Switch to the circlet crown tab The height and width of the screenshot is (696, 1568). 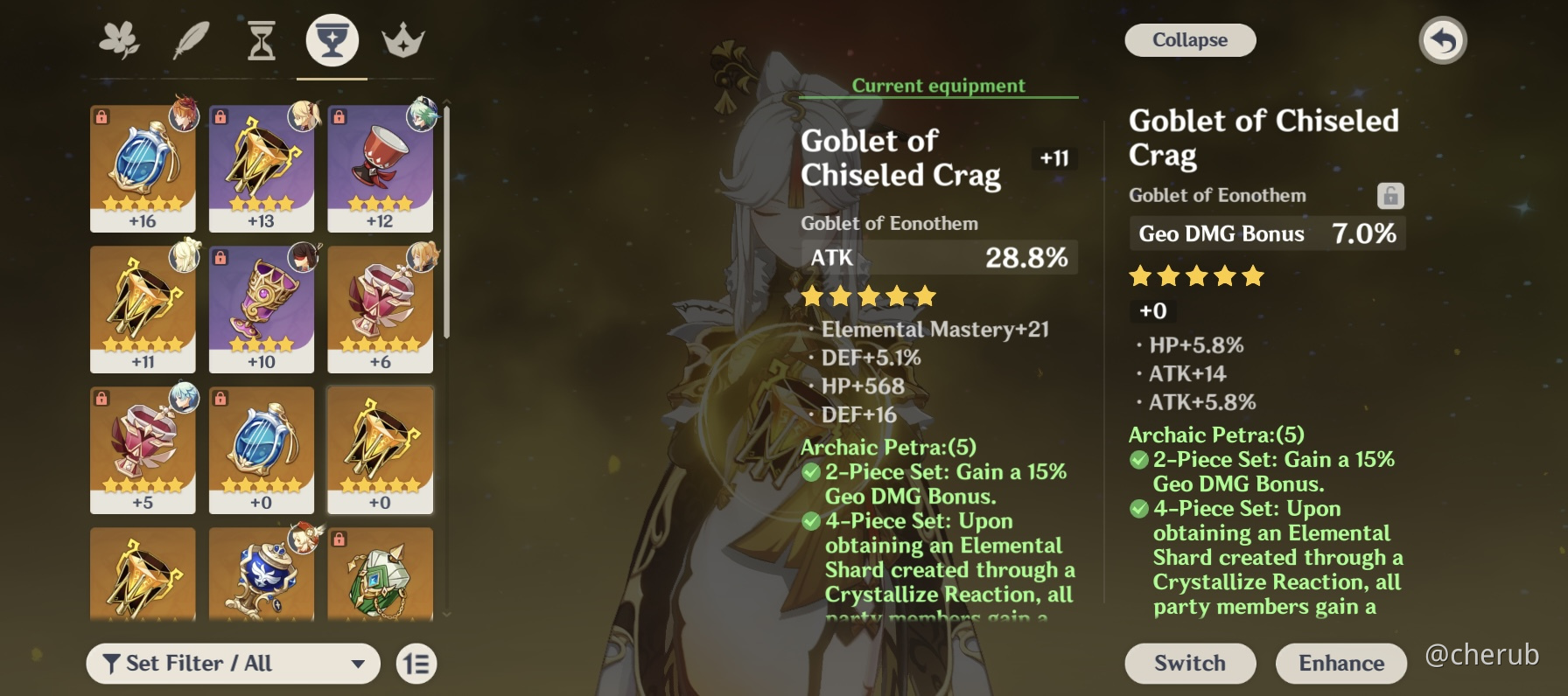pos(402,41)
